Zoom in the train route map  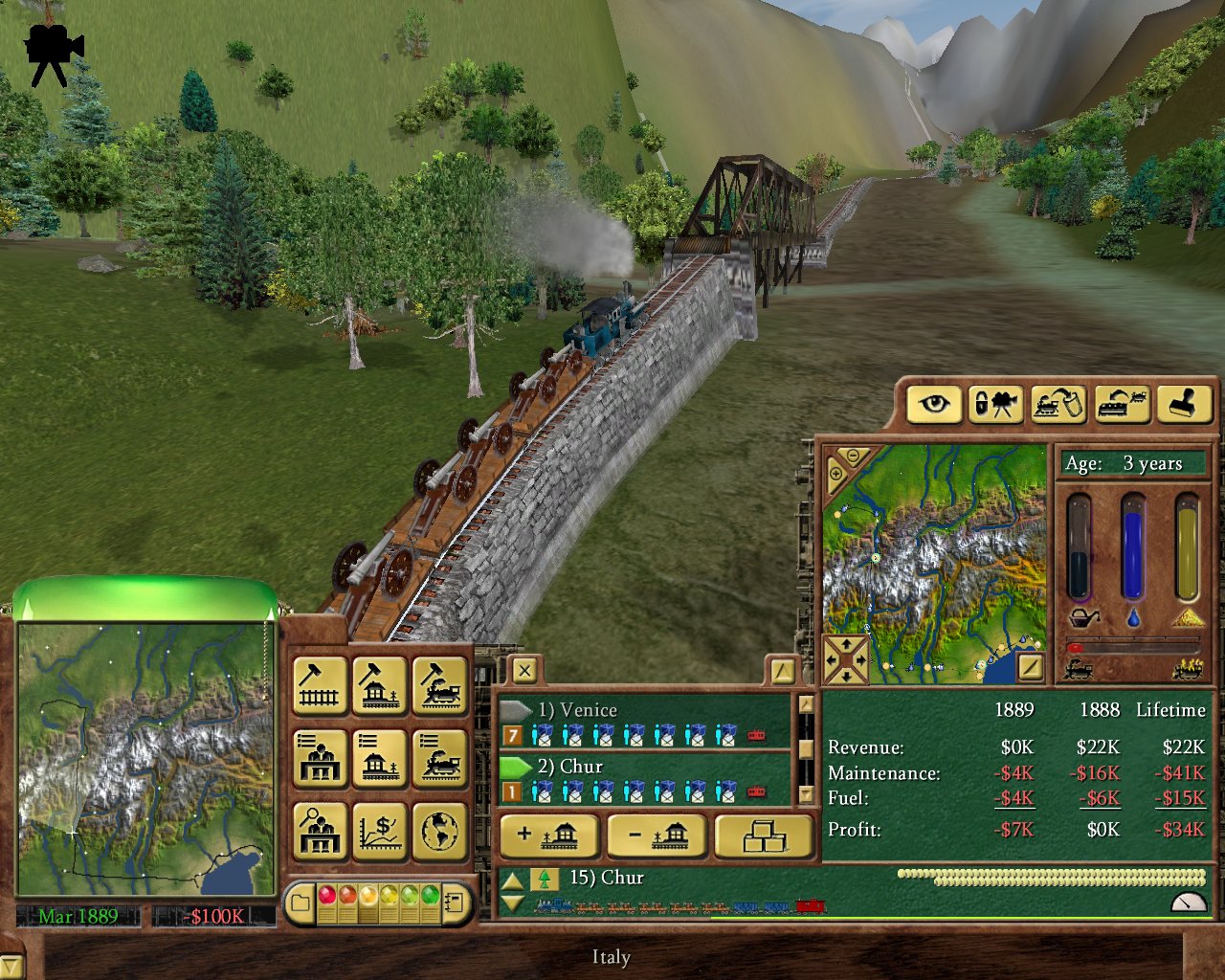tap(835, 474)
